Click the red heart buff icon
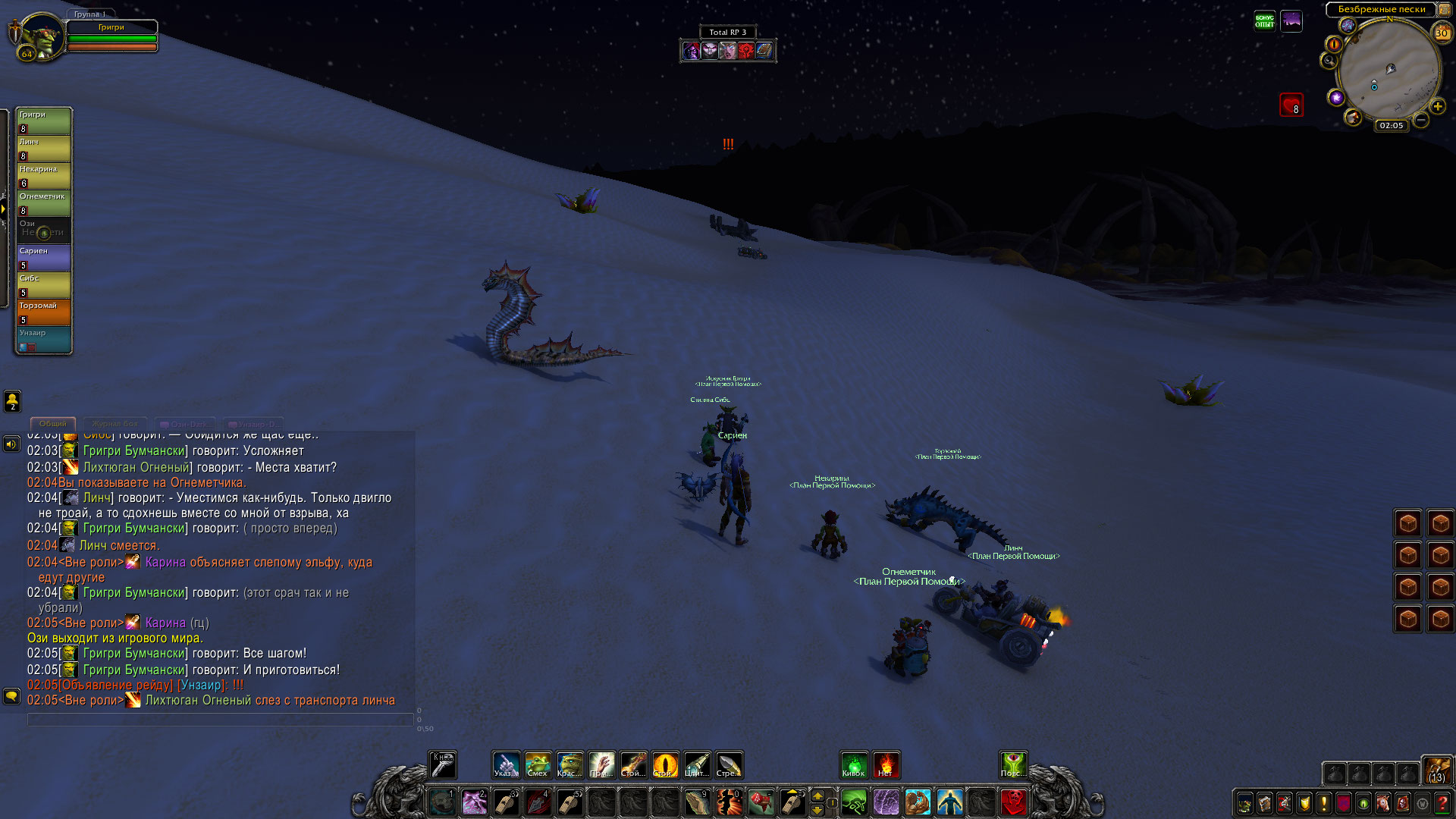 click(x=1291, y=105)
